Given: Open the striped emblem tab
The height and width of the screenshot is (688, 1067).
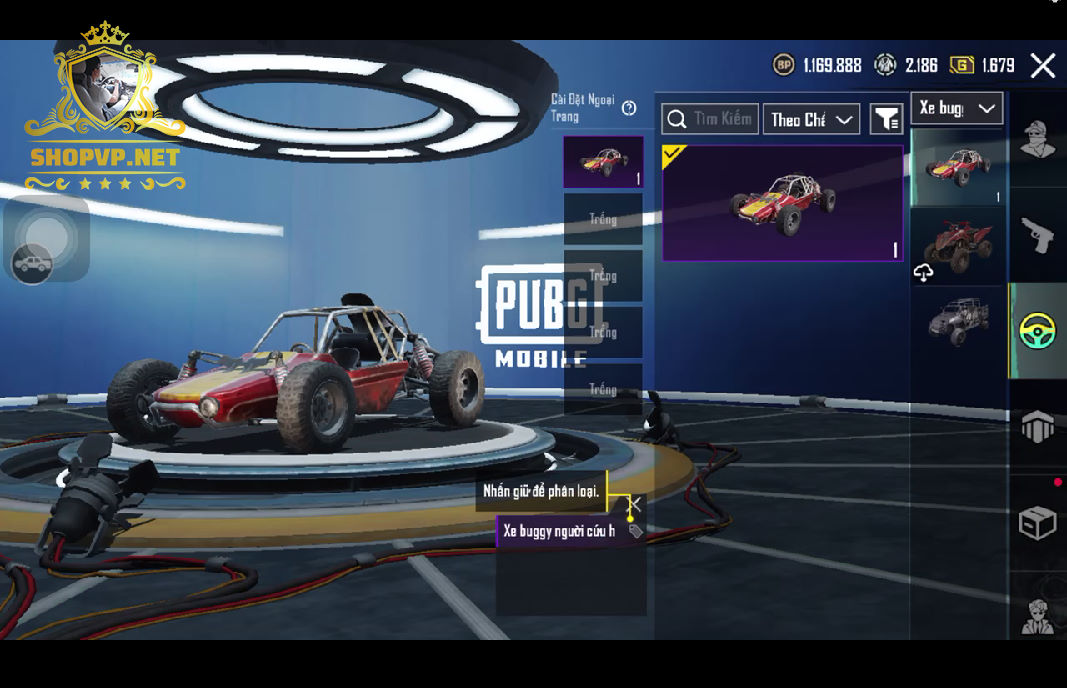Looking at the screenshot, I should tap(1037, 427).
